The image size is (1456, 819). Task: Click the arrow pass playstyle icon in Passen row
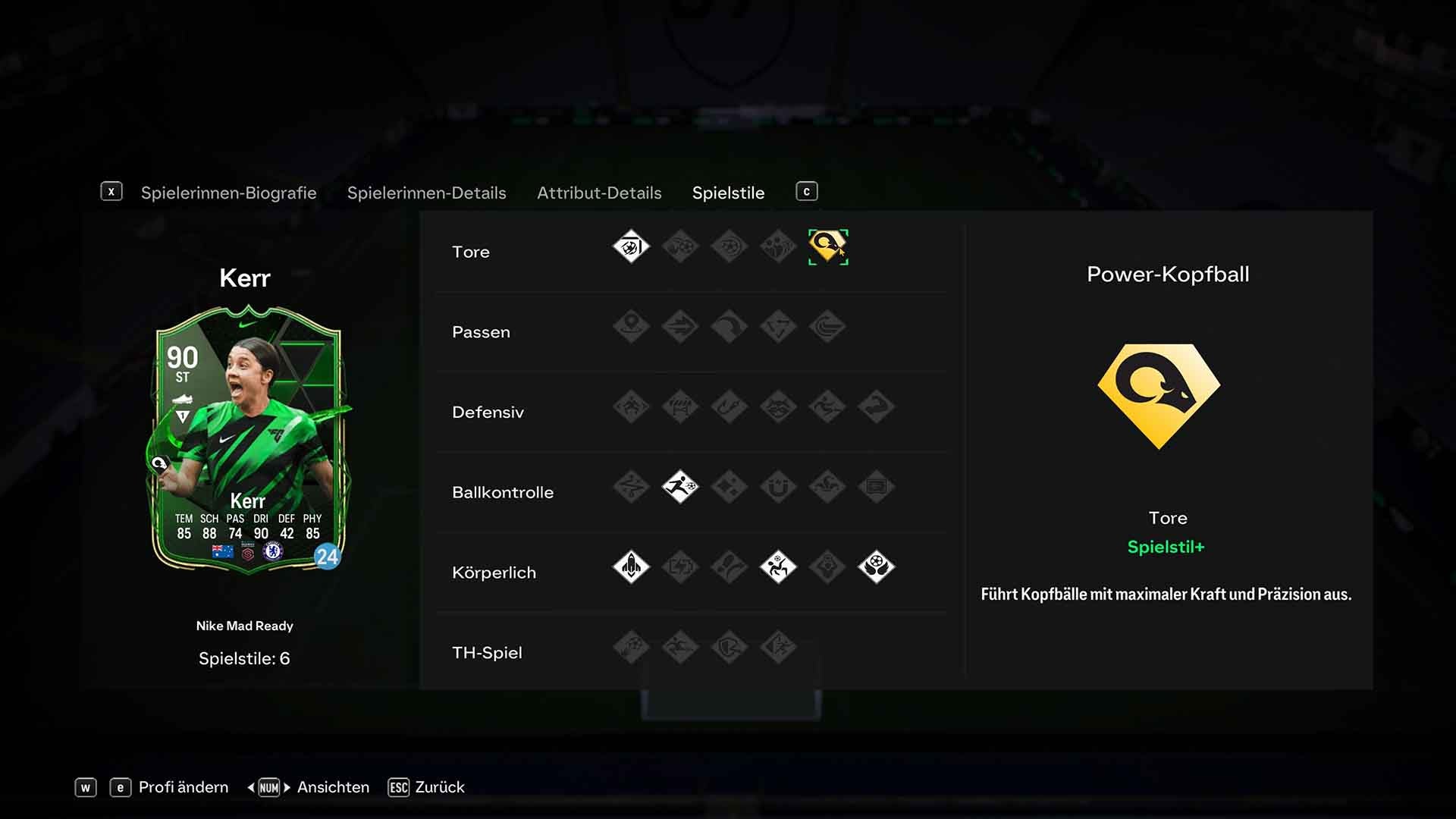(x=680, y=327)
